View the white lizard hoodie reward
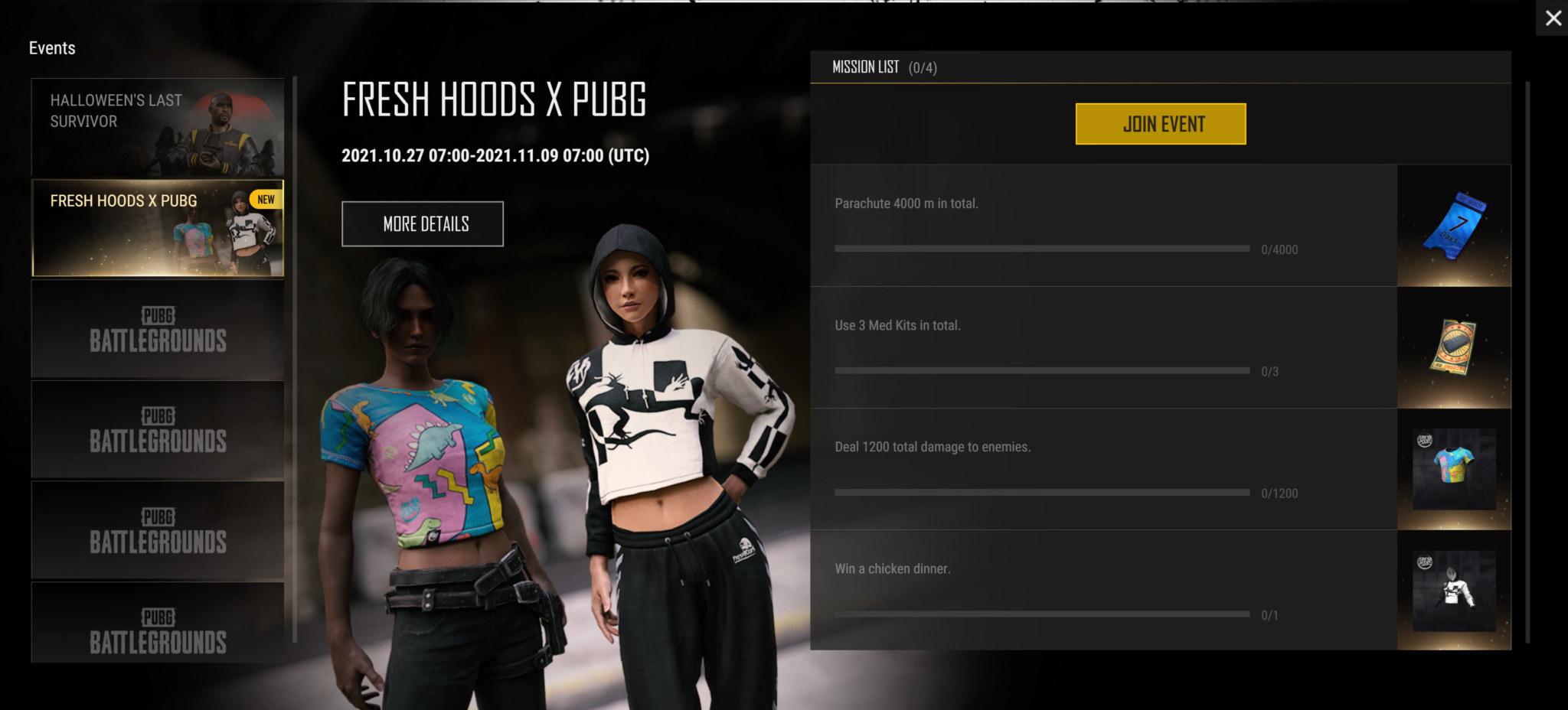 tap(1453, 591)
